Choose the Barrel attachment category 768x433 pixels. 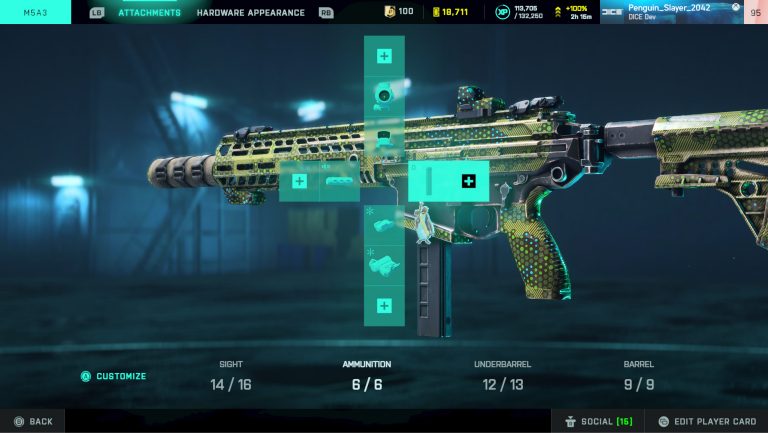pos(638,376)
